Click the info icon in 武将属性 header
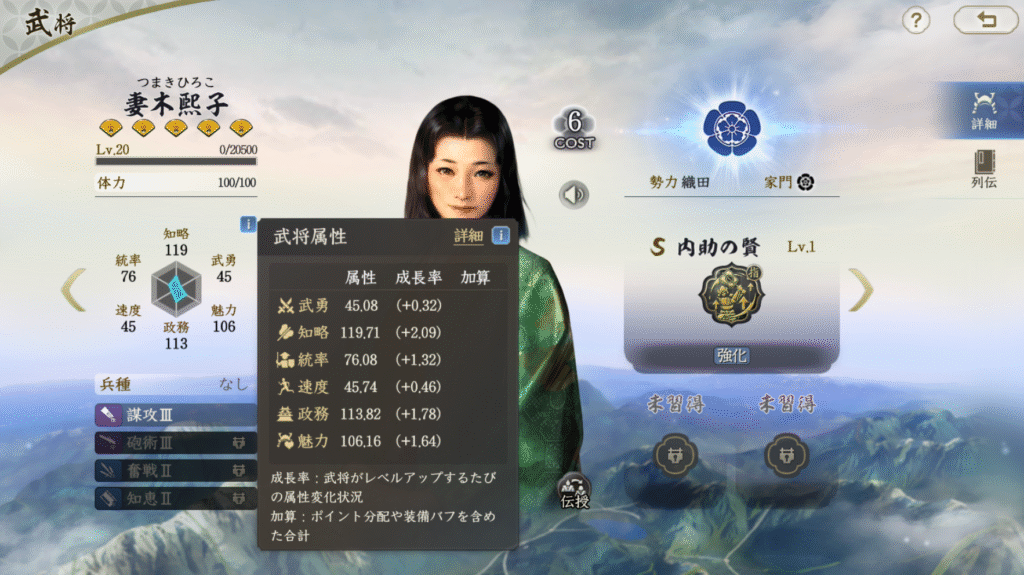 pyautogui.click(x=500, y=236)
